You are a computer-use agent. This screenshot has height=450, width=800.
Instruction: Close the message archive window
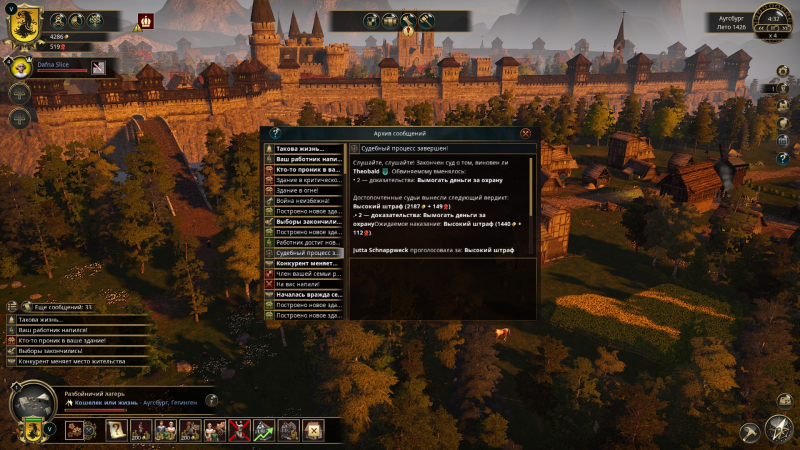coord(525,133)
